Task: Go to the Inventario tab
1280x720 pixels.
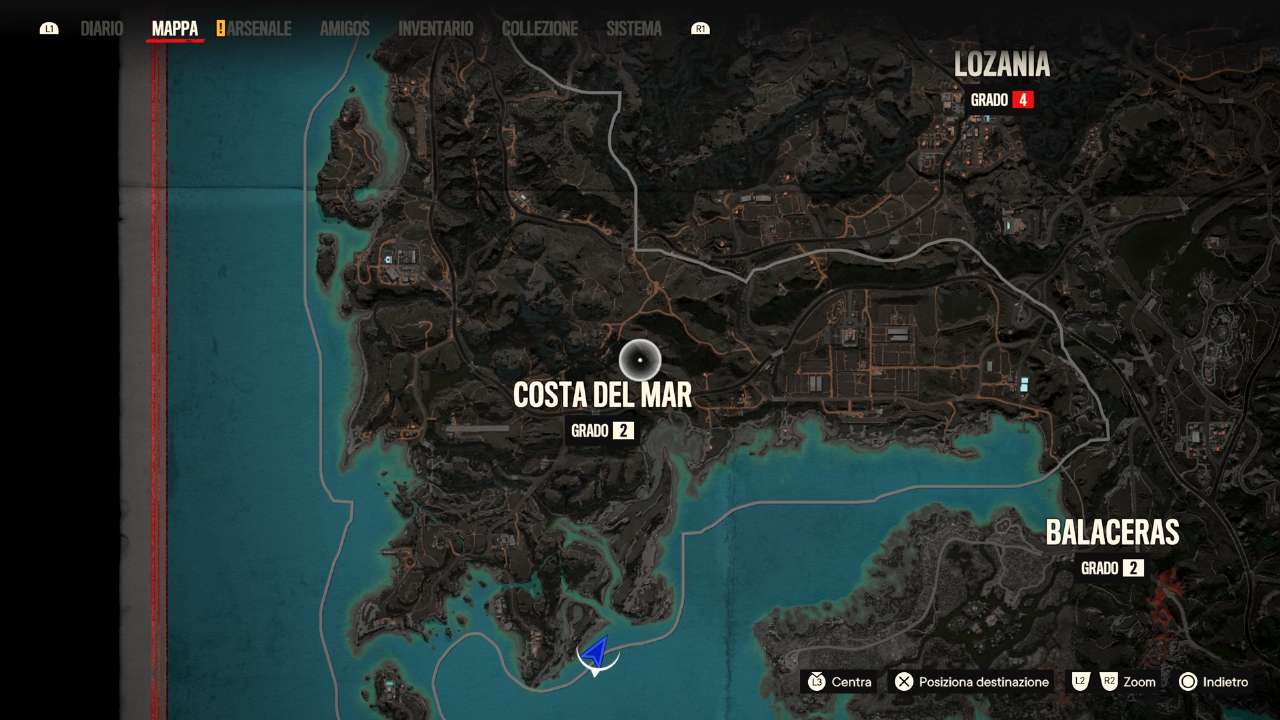Action: pyautogui.click(x=436, y=29)
